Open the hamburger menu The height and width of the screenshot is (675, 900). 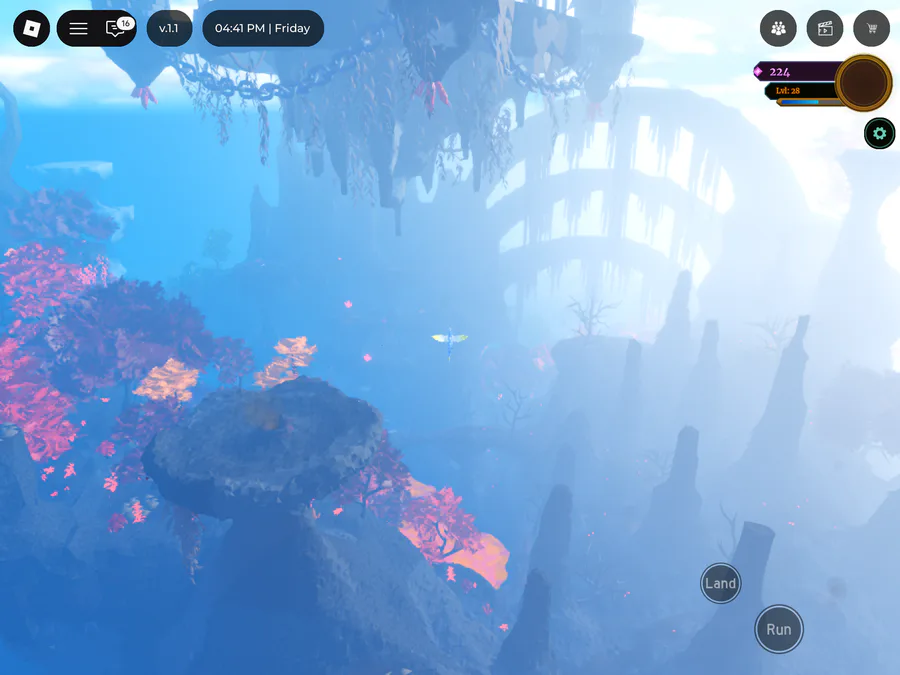(78, 28)
